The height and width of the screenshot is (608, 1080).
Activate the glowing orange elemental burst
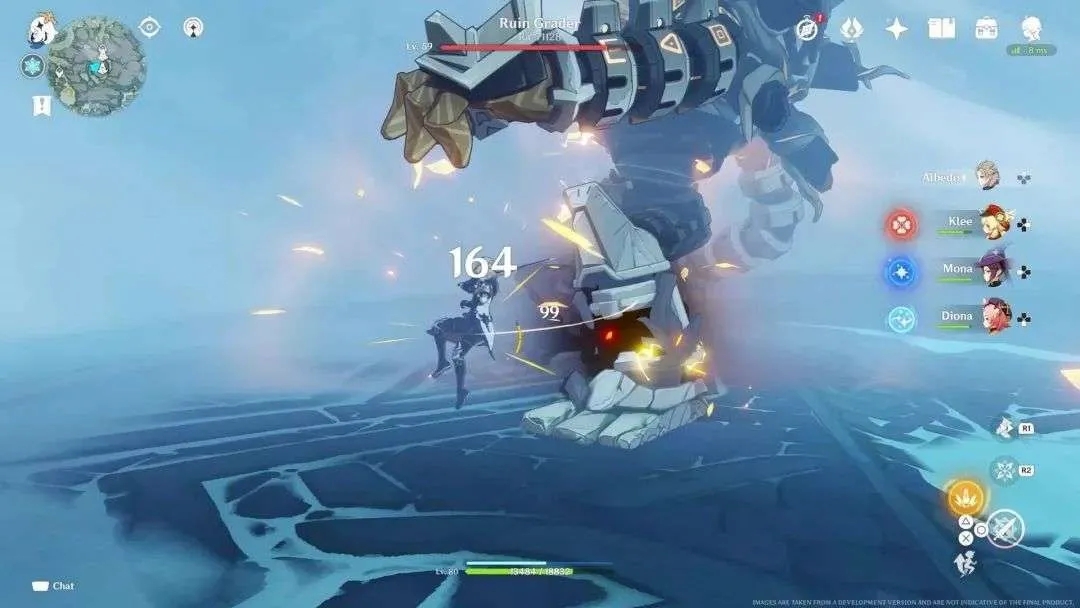[965, 496]
